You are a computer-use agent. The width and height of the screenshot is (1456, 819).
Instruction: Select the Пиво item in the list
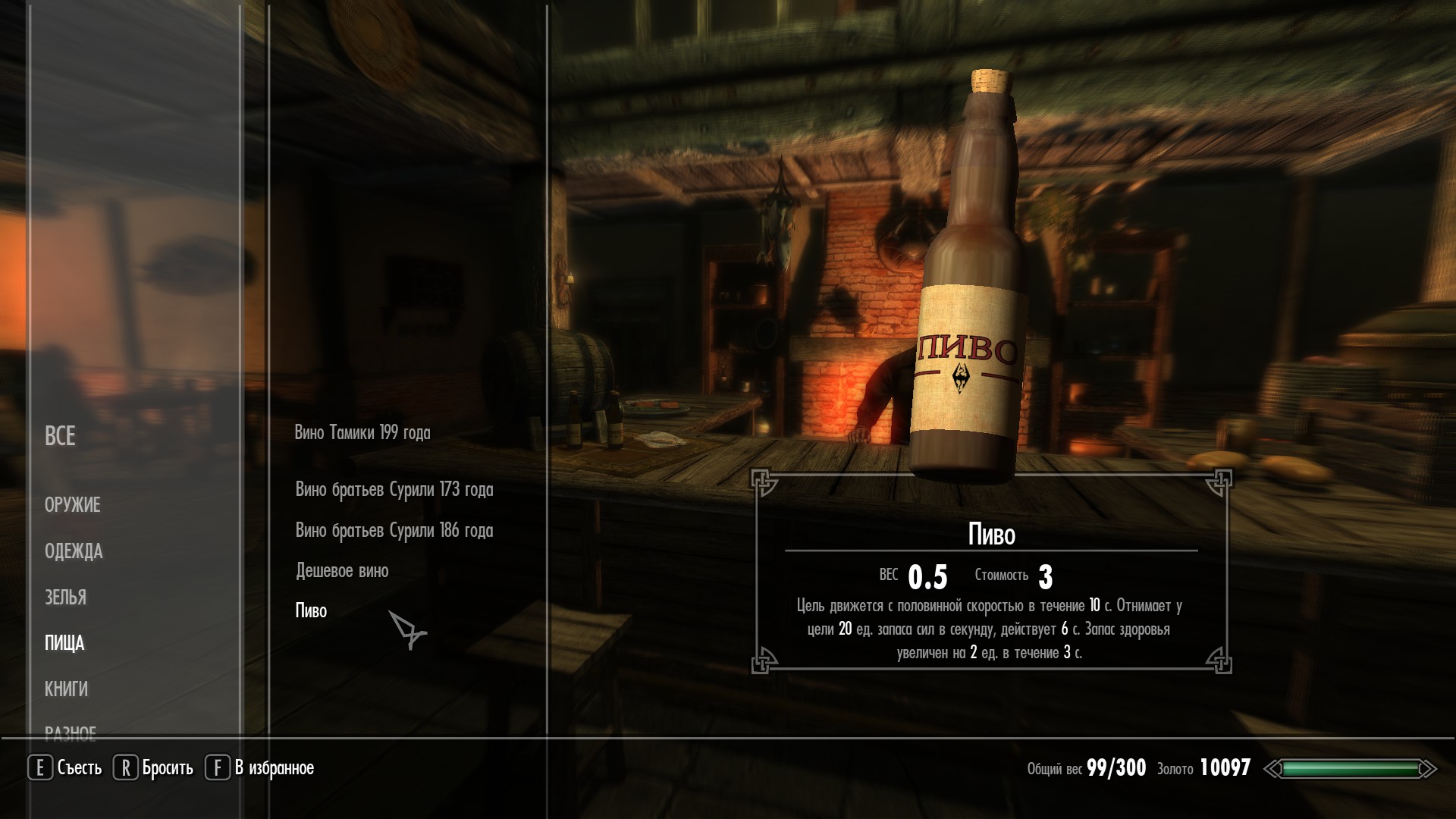pos(311,611)
